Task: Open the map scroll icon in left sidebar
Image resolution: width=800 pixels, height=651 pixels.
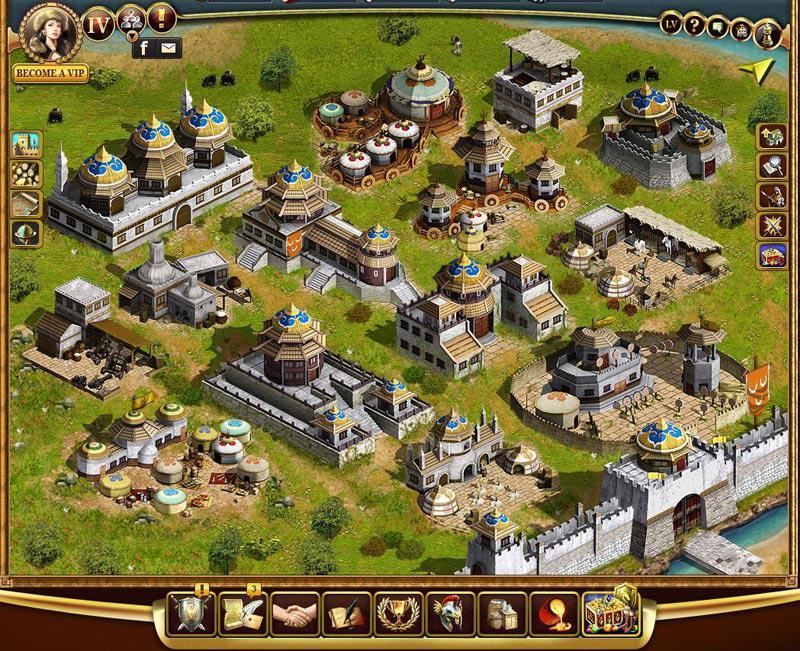Action: point(26,203)
